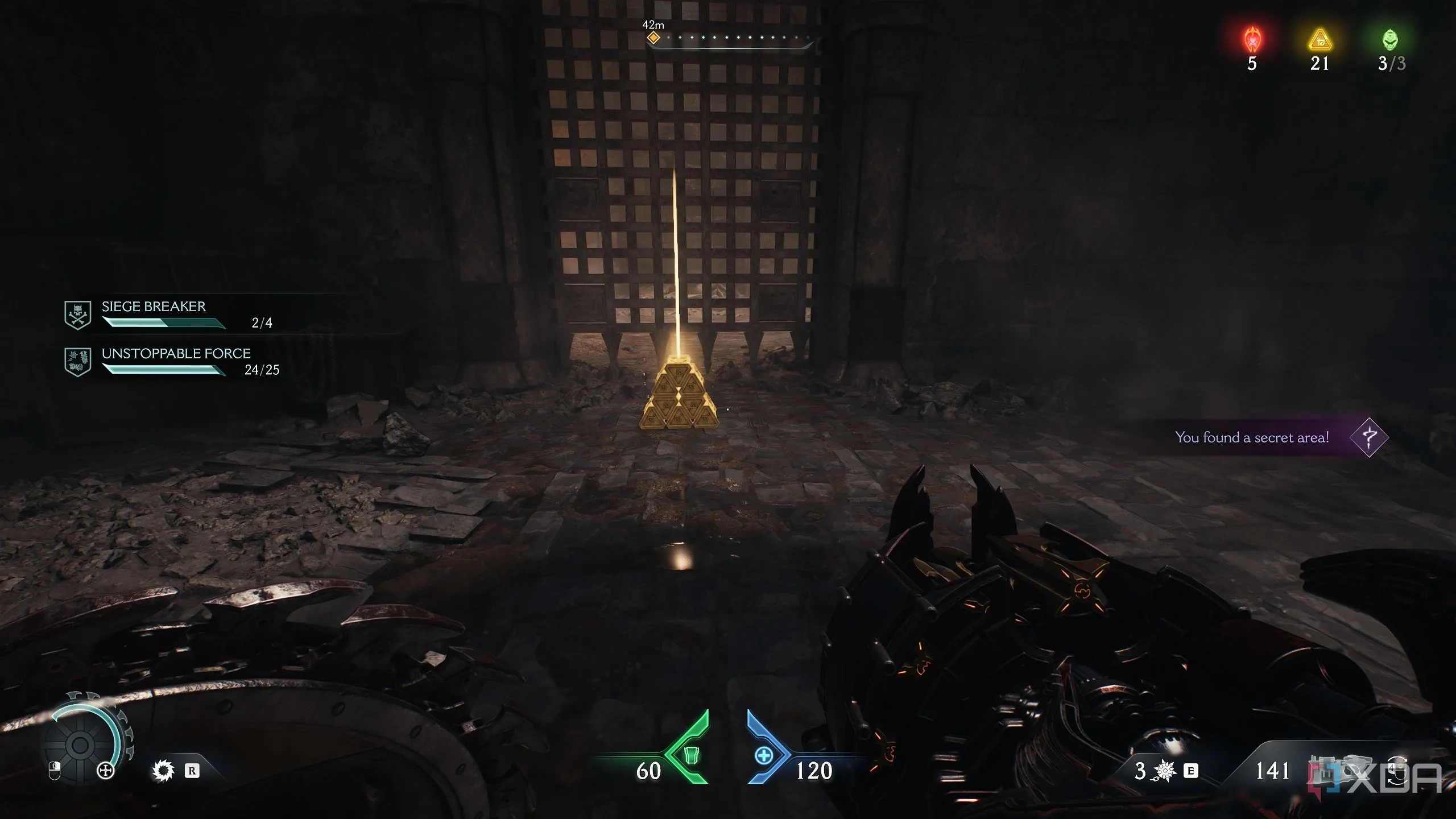Screen dimensions: 1456x819
Task: Select the green helmet extra lives icon
Action: (1390, 41)
